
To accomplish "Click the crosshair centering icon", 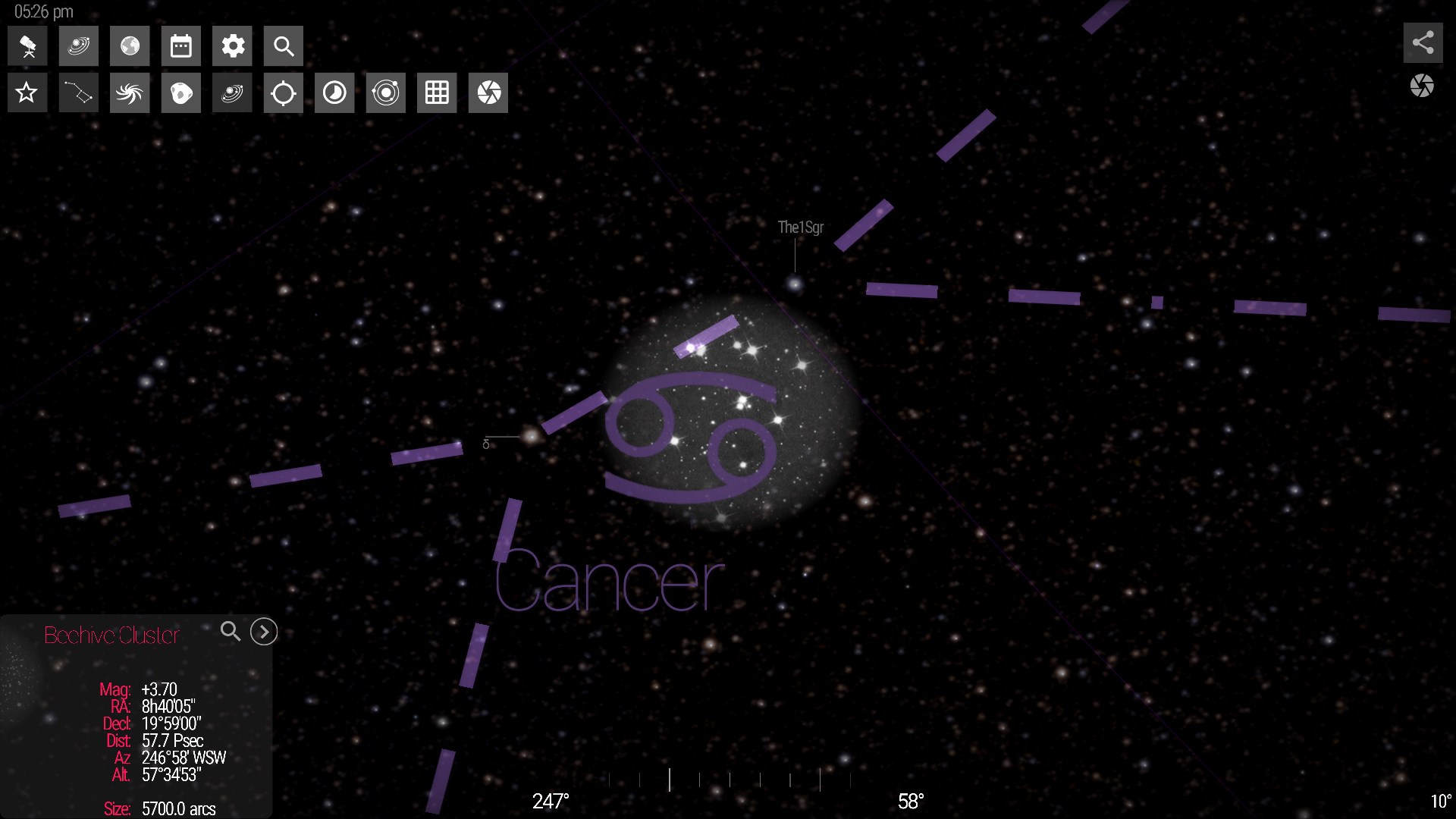I will (283, 93).
